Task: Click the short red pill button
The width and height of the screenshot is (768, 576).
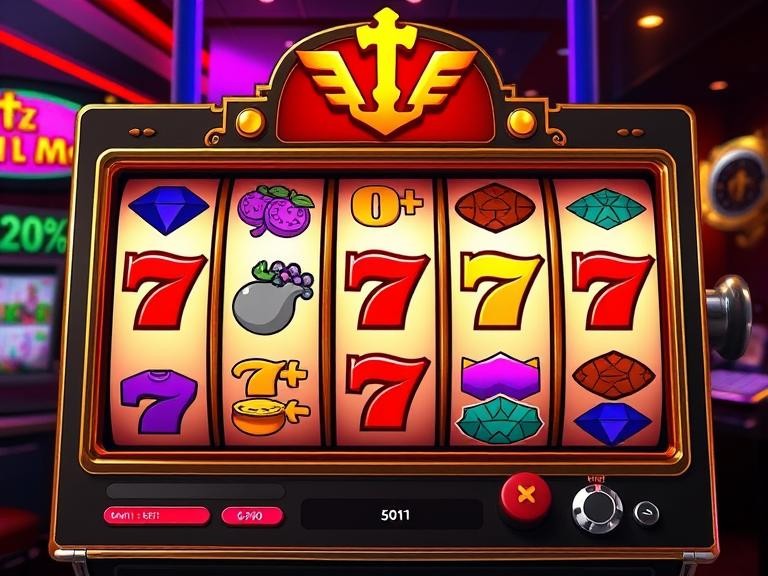Action: pyautogui.click(x=250, y=516)
